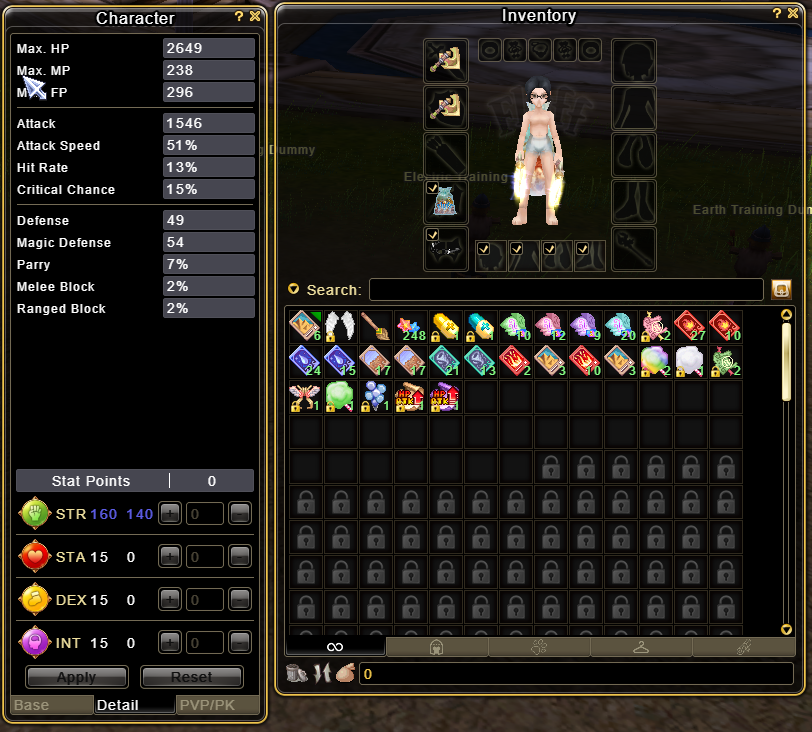Select the flower item with 248 stack
812x732 pixels.
pyautogui.click(x=410, y=326)
